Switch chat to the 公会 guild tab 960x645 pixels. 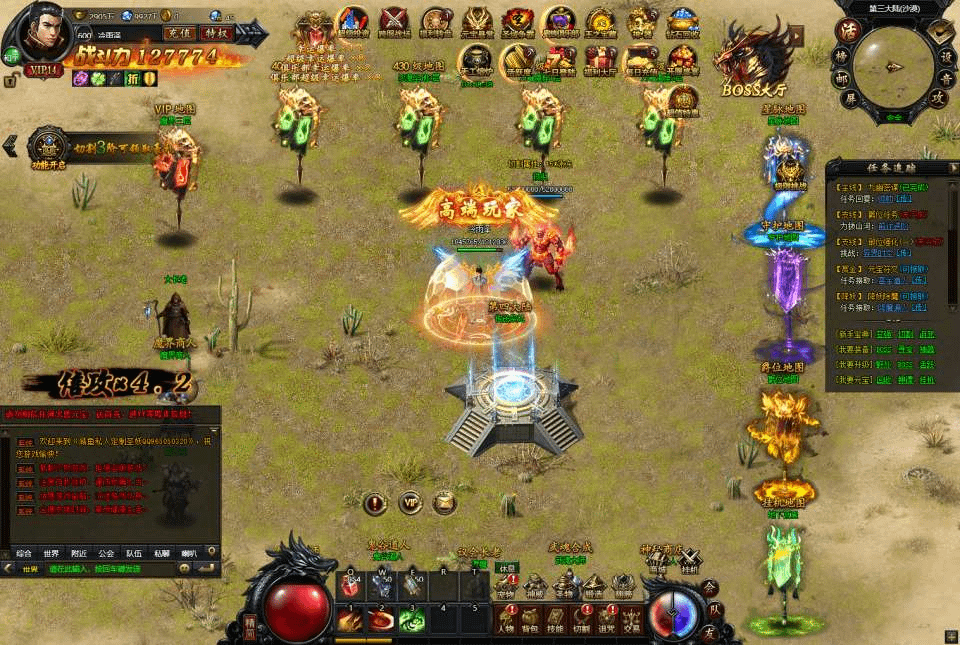click(106, 553)
